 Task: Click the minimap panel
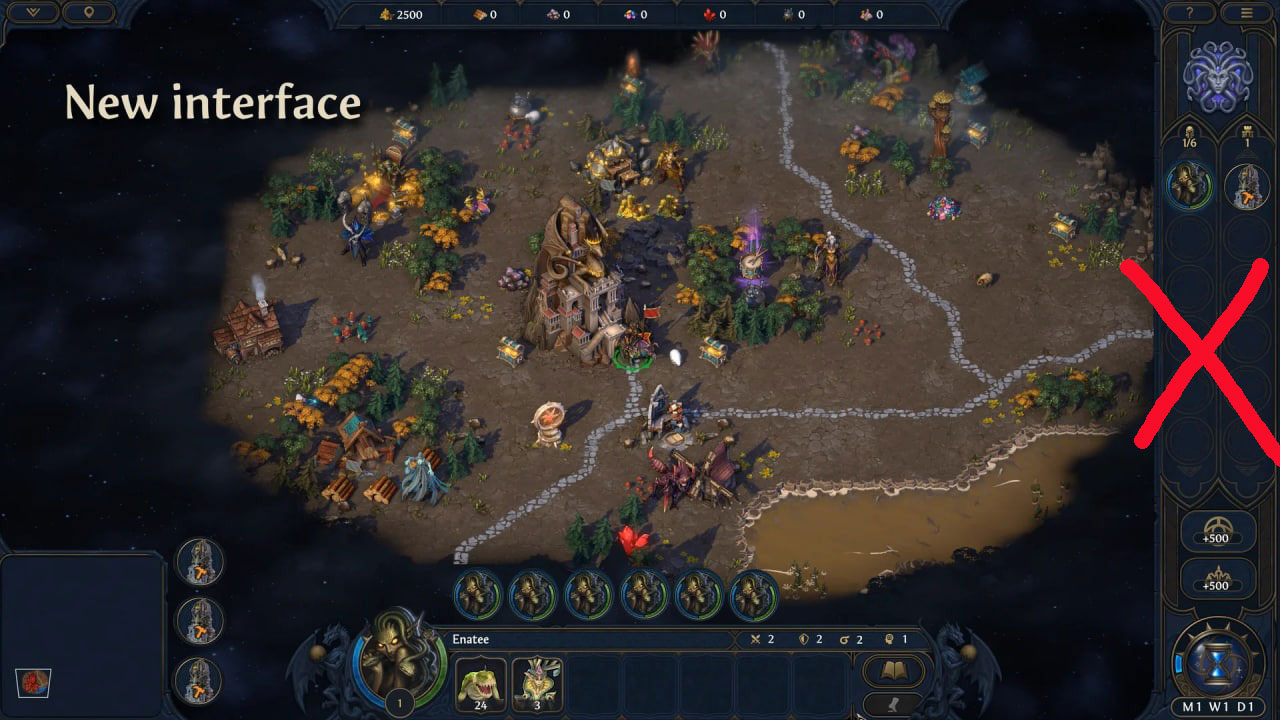coord(82,636)
